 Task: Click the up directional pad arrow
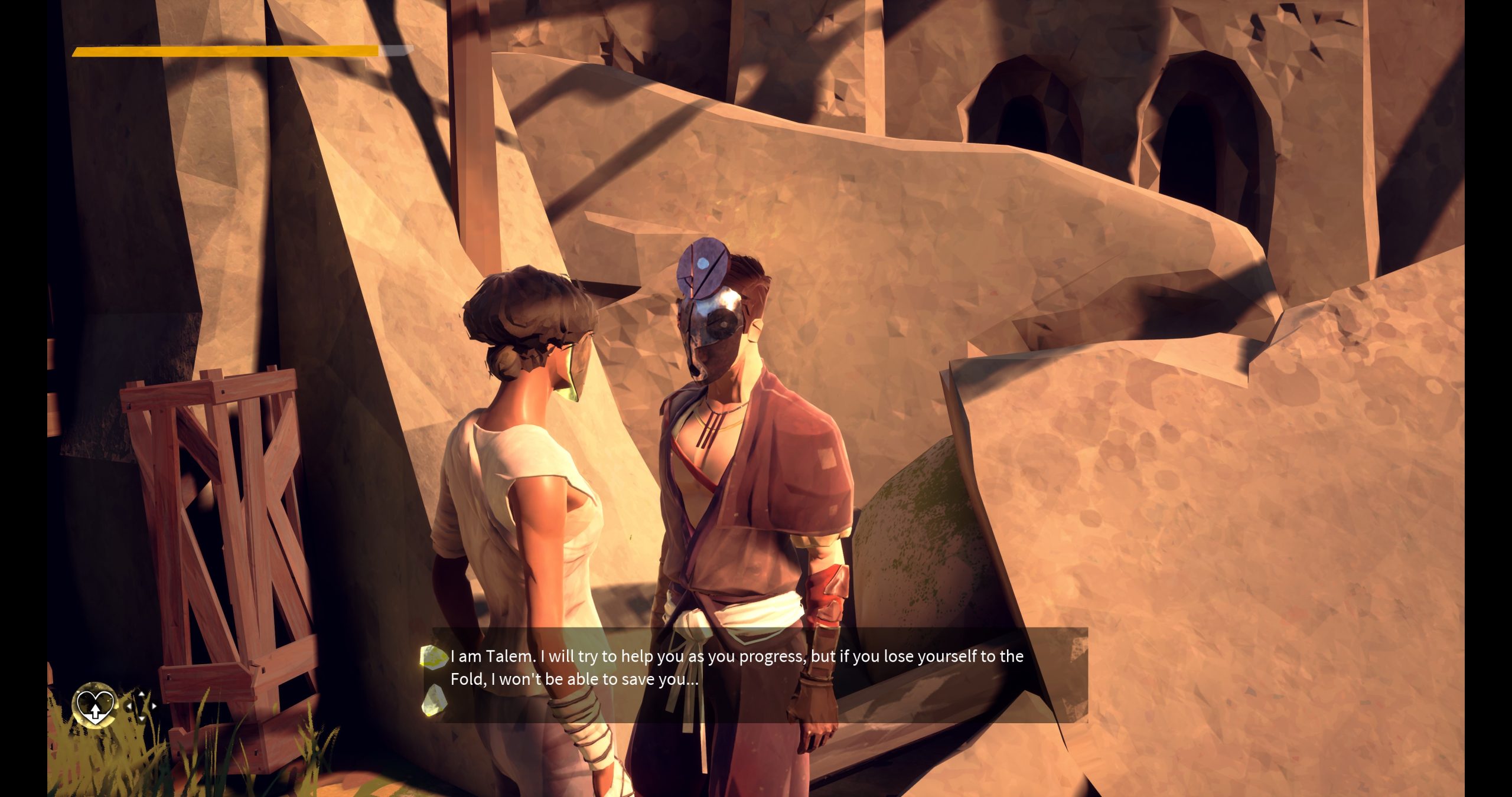click(141, 694)
